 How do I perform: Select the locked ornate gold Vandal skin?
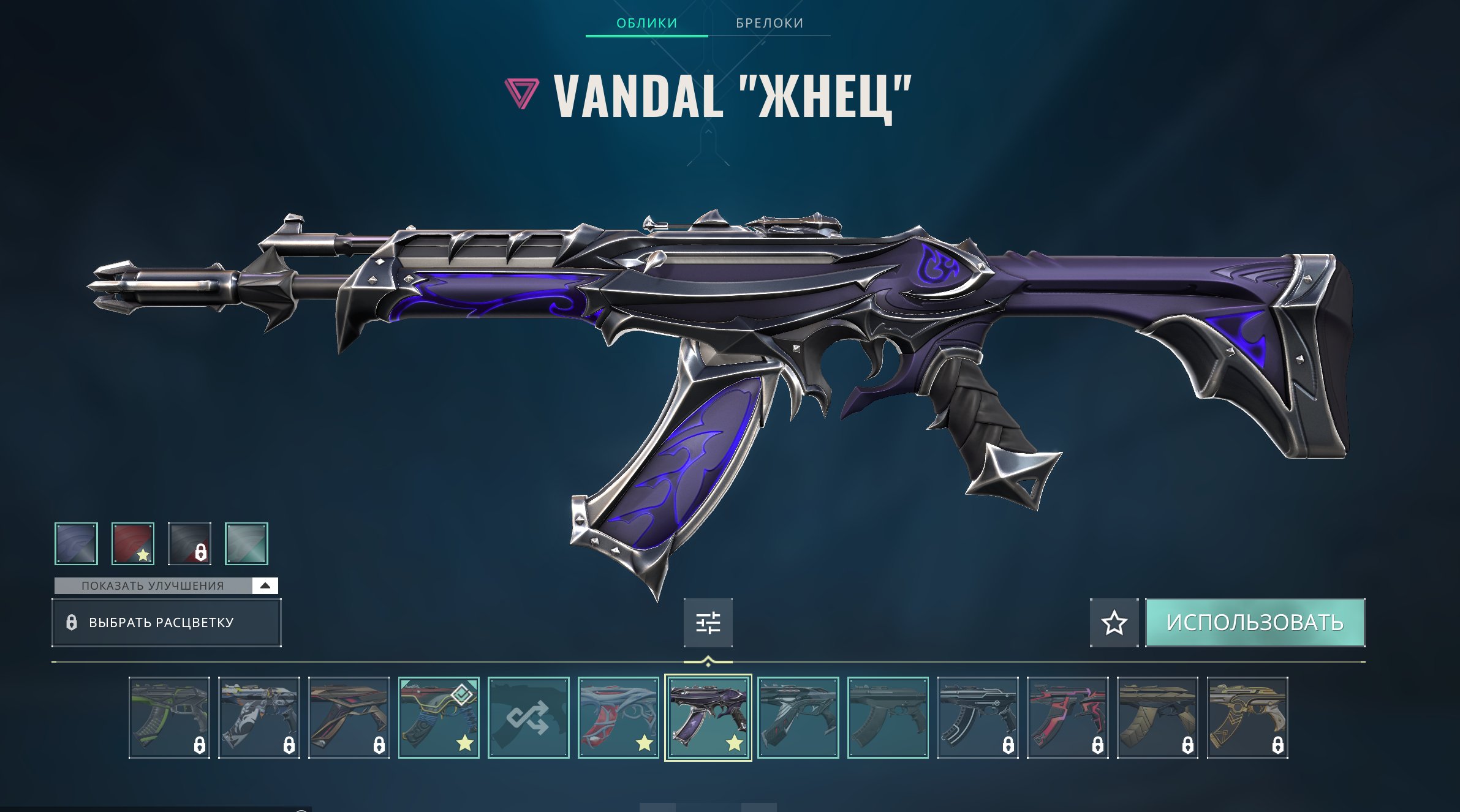(1247, 718)
